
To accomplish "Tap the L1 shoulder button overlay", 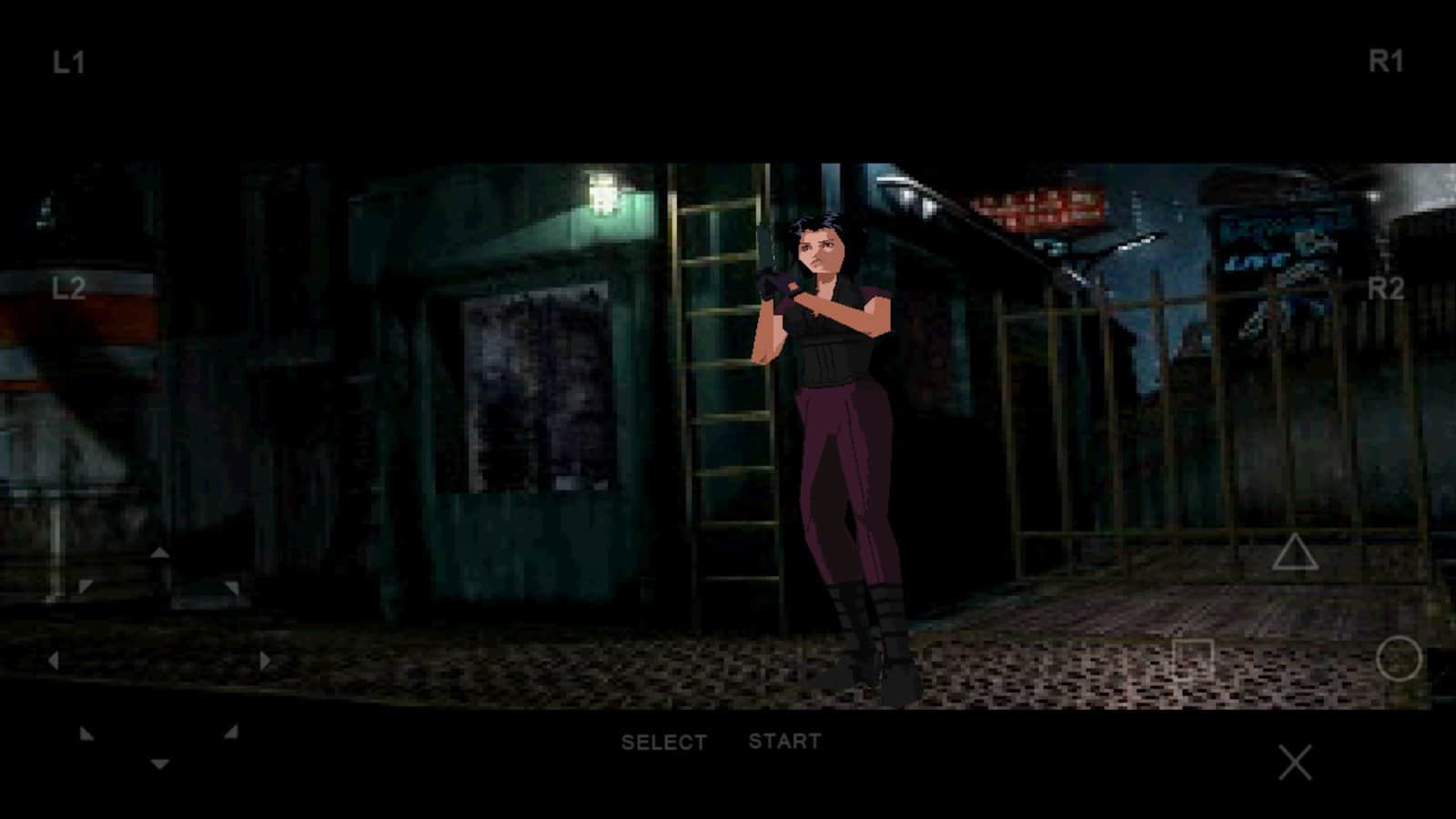I will coord(68,63).
